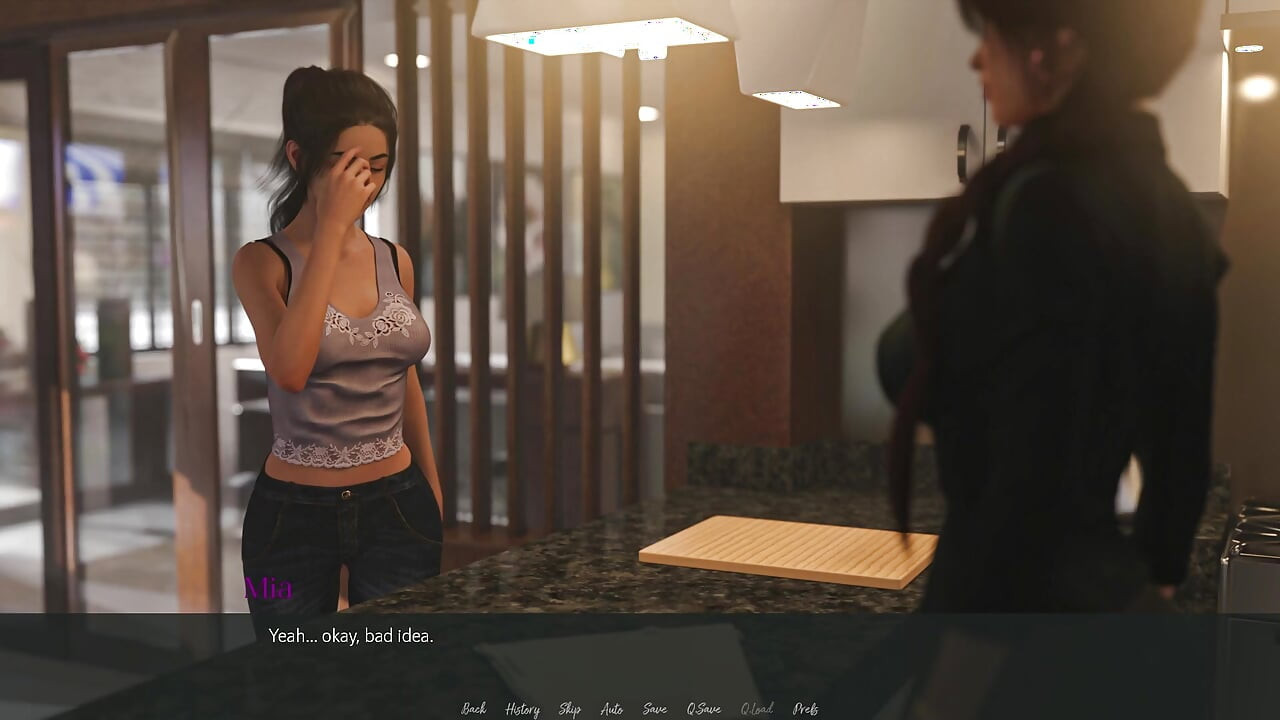Viewport: 1280px width, 720px height.
Task: Select Save from the quick menu bar
Action: point(654,708)
